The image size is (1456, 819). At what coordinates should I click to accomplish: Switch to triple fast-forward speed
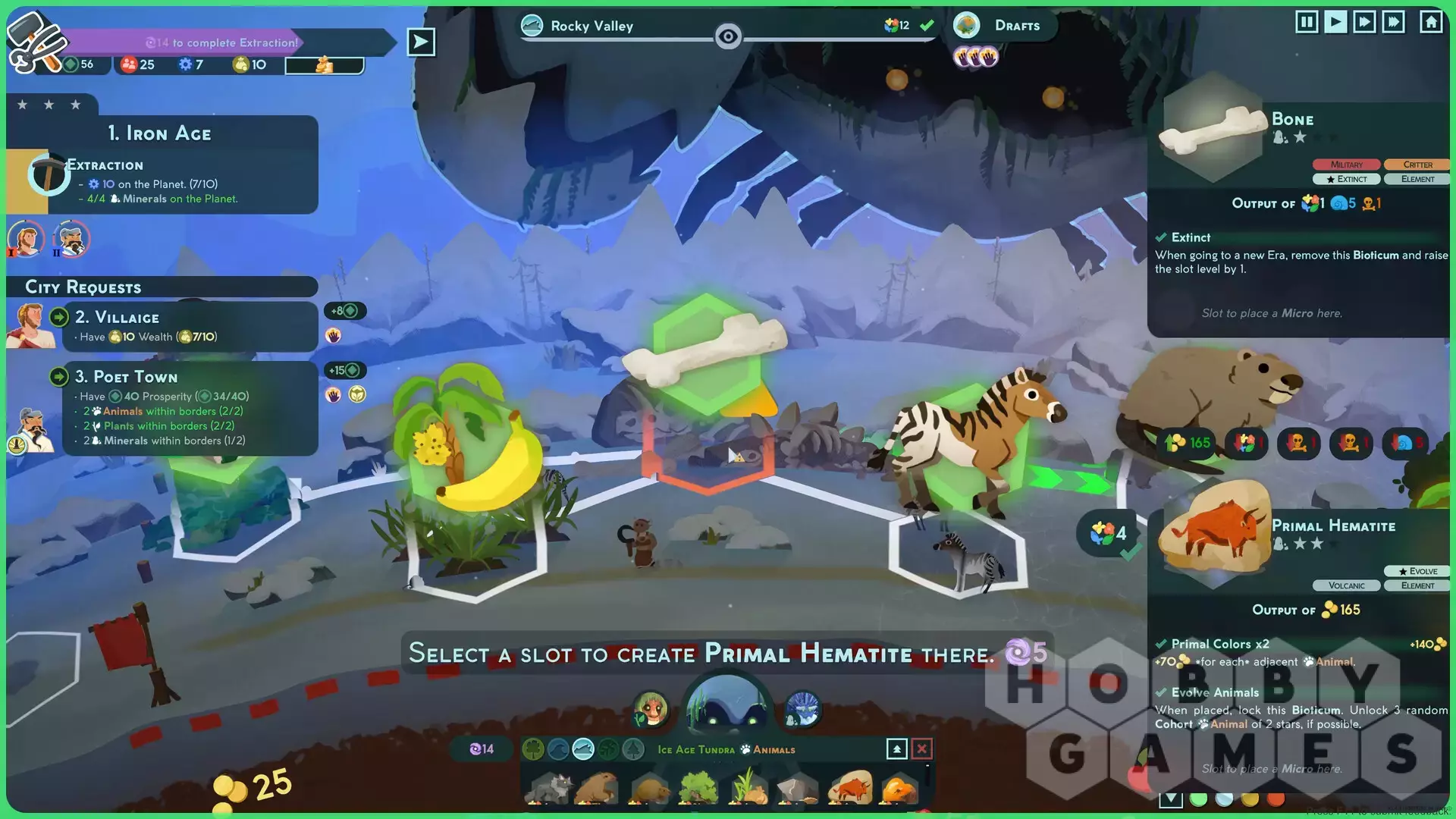pyautogui.click(x=1394, y=22)
